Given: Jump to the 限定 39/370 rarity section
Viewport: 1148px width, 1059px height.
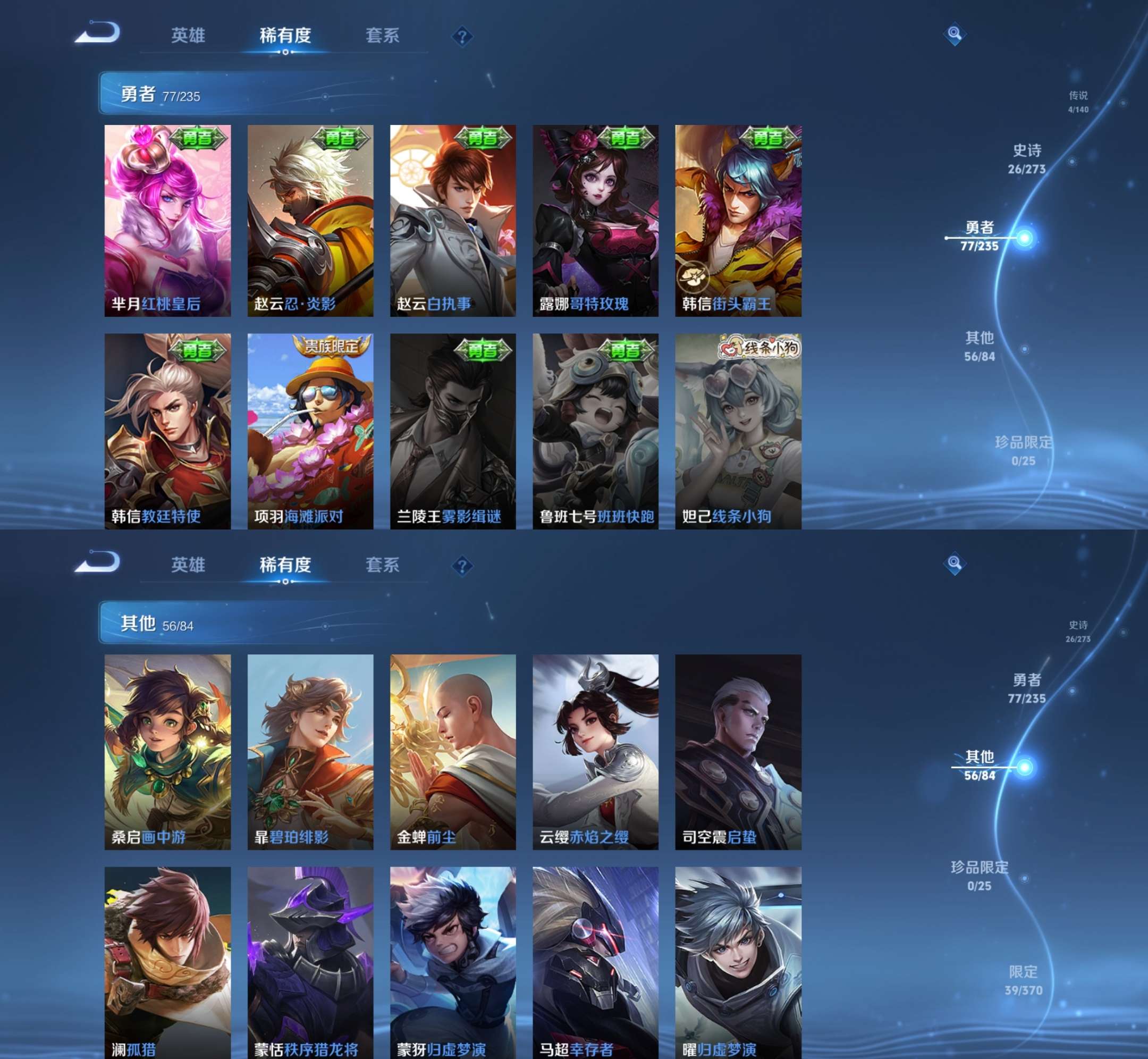Looking at the screenshot, I should point(1023,980).
